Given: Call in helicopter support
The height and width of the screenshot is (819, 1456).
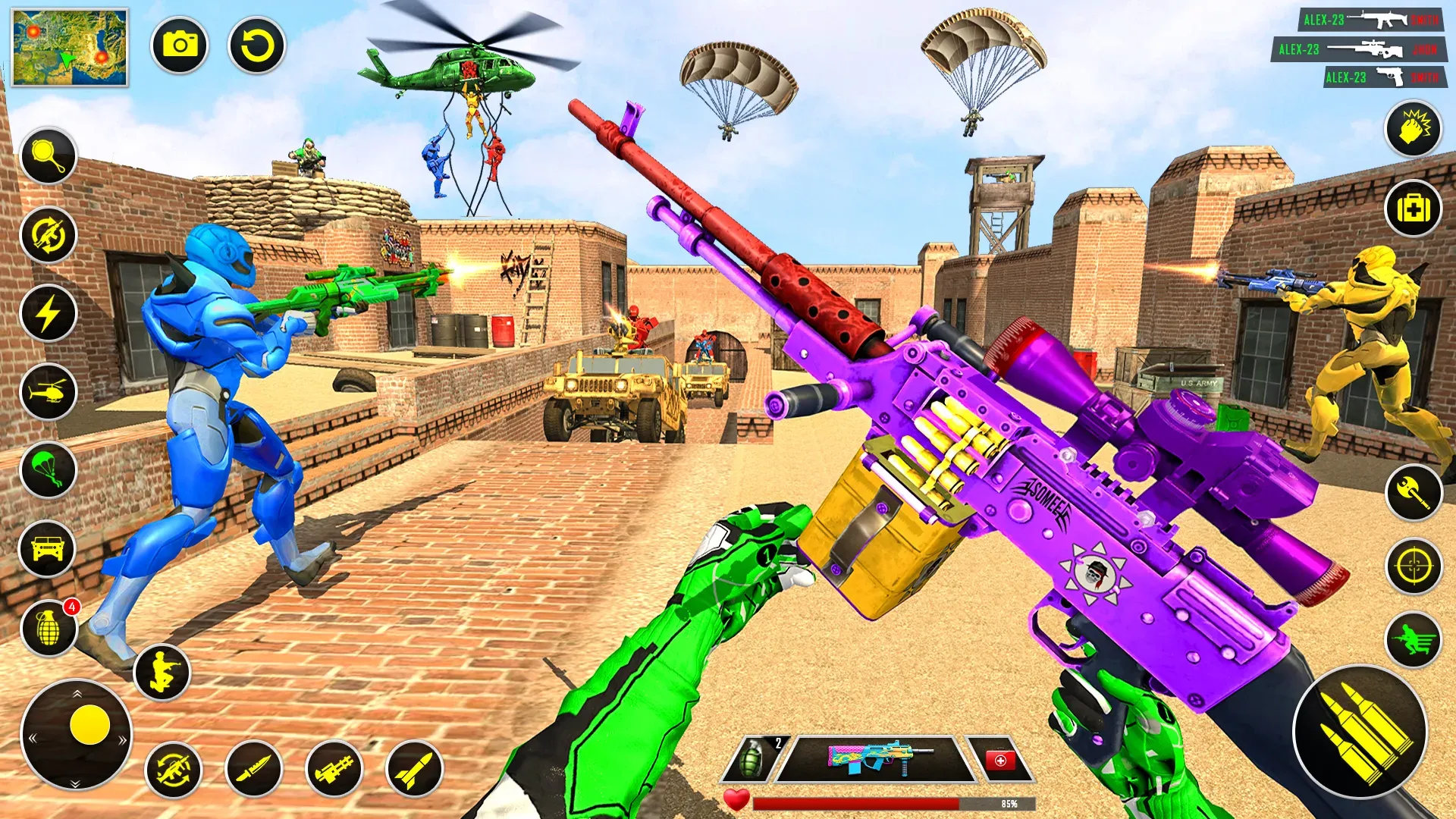Looking at the screenshot, I should click(x=48, y=391).
